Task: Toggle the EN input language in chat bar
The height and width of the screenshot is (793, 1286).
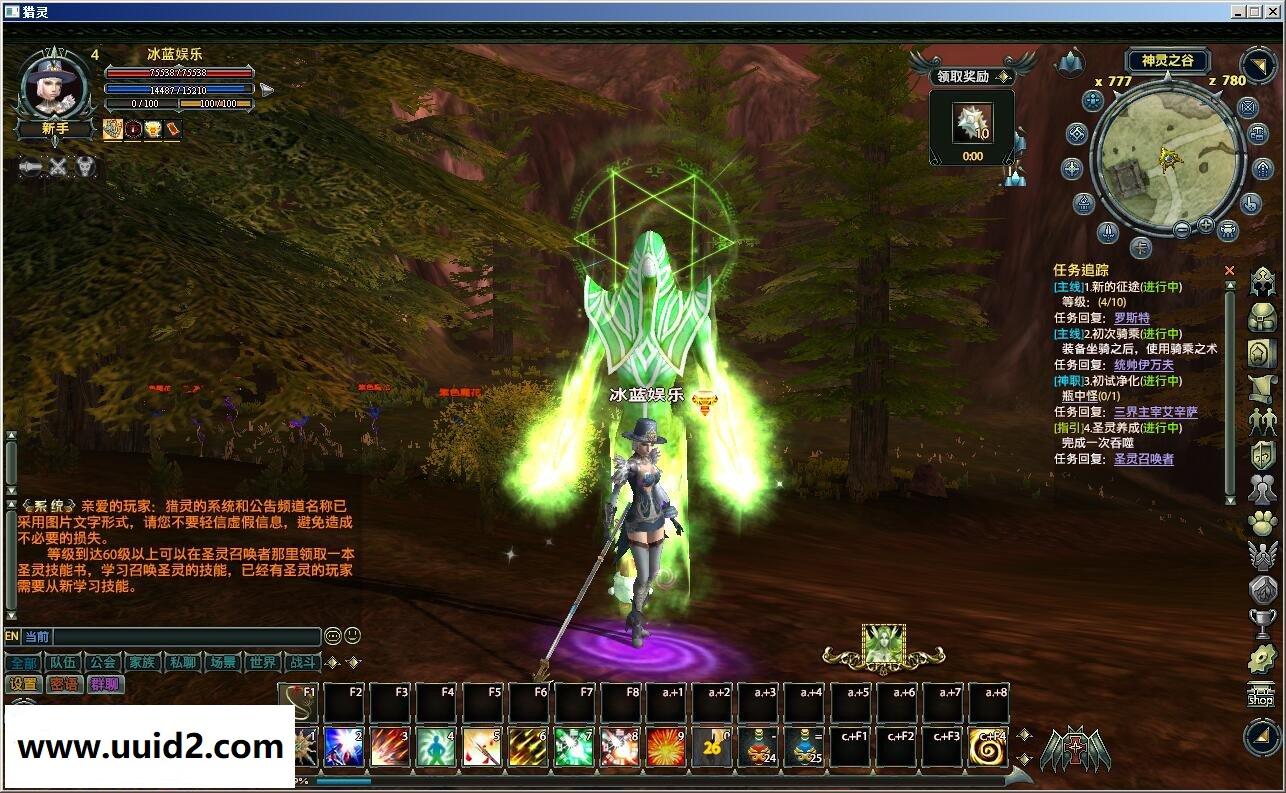Action: (12, 637)
